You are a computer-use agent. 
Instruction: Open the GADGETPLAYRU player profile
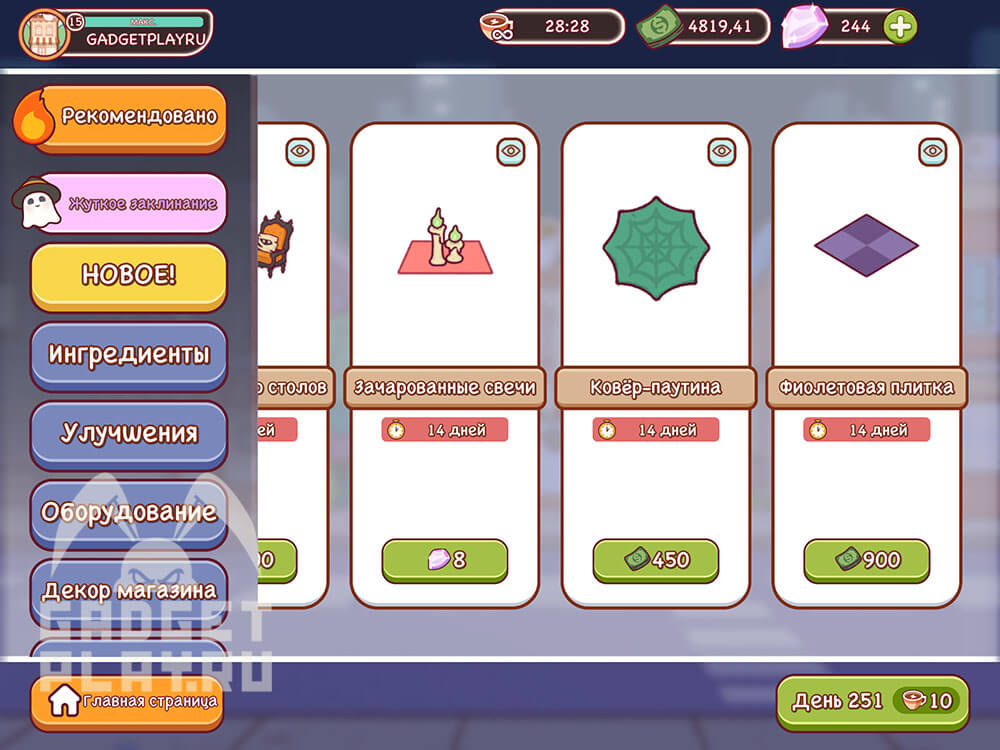pos(115,32)
